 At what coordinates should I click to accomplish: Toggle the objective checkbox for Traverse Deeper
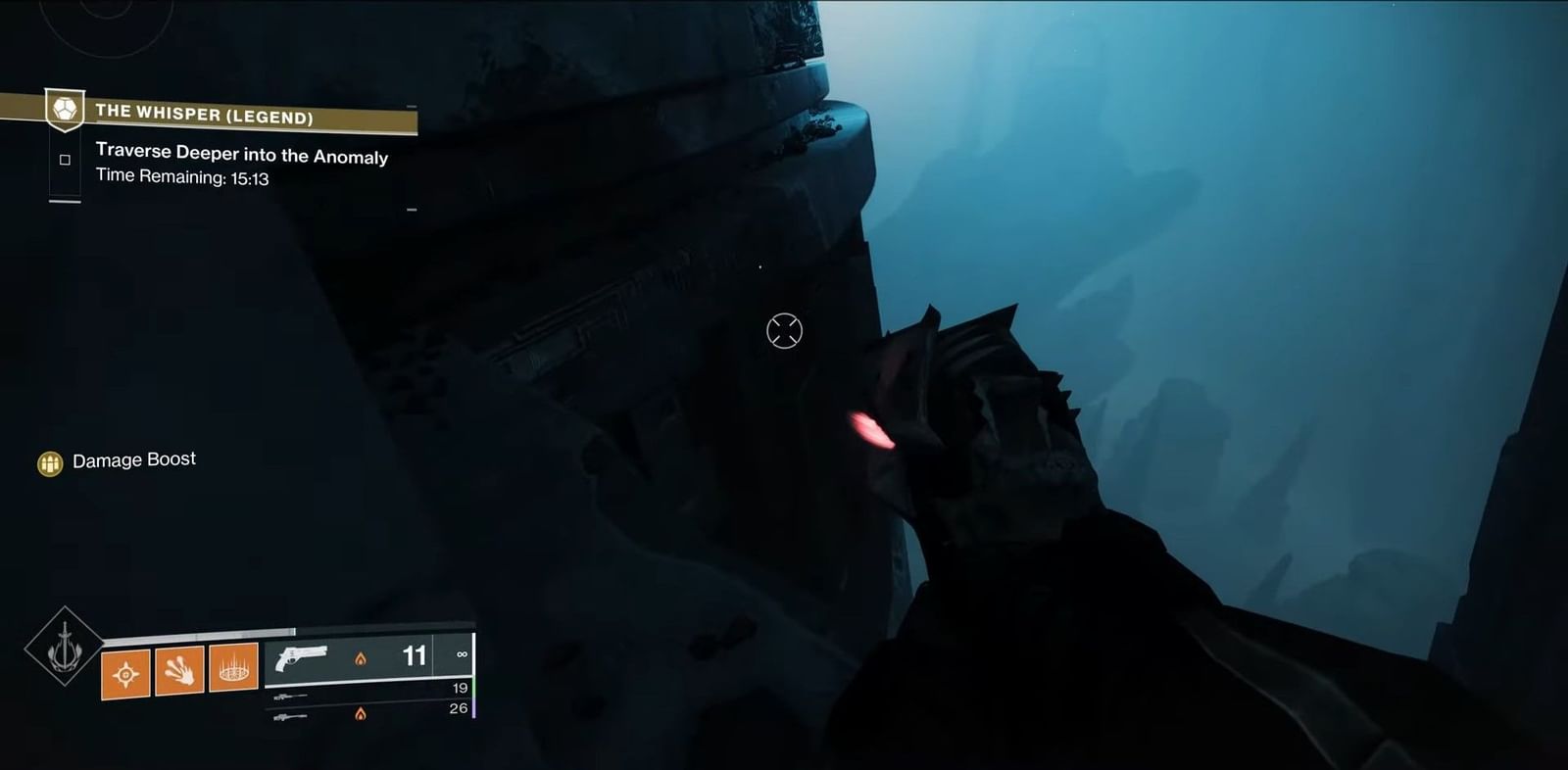pyautogui.click(x=65, y=159)
